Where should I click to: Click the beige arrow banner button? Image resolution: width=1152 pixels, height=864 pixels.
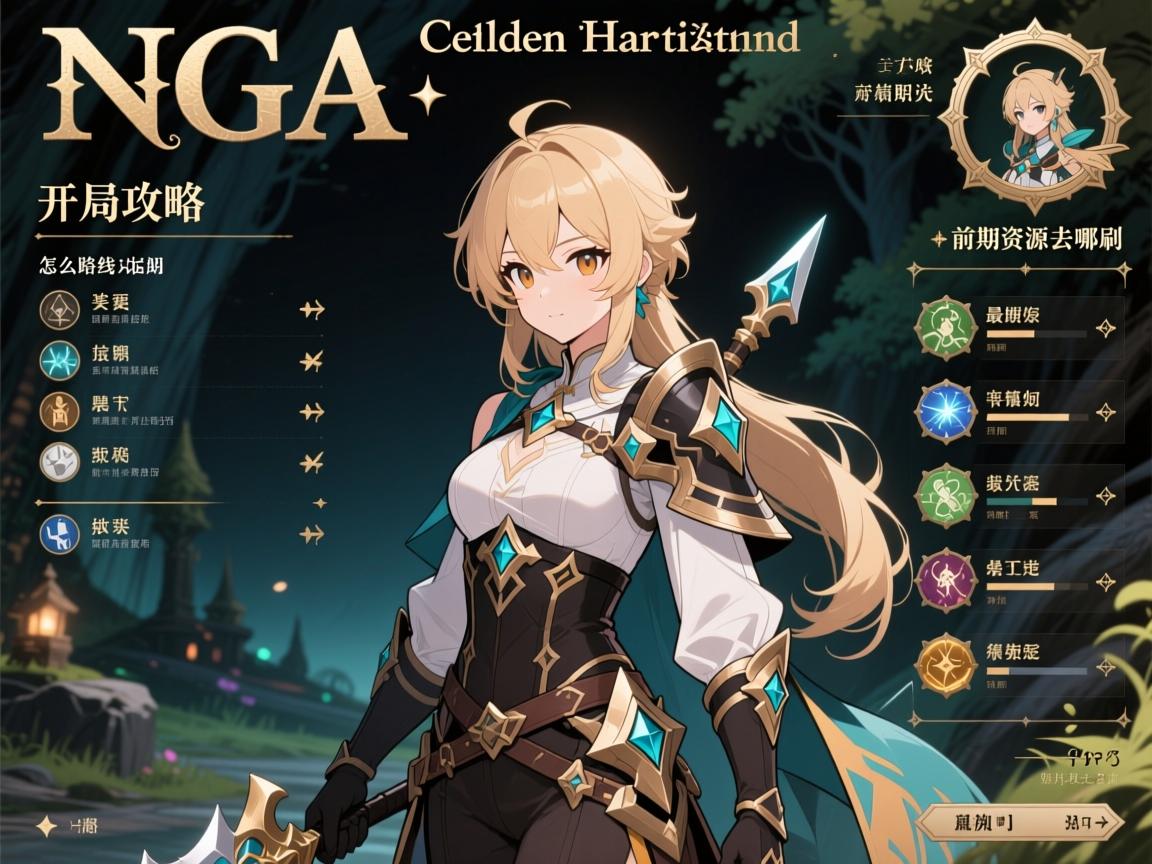pos(1015,822)
